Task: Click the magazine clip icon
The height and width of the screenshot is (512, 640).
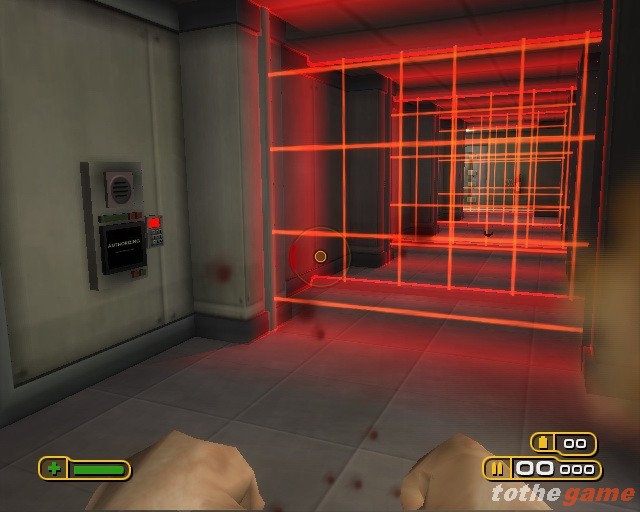Action: point(545,443)
